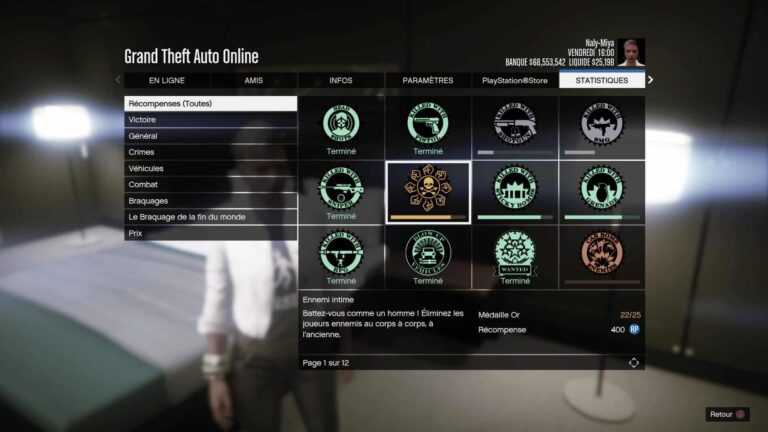Open the Braquages category

pos(210,200)
